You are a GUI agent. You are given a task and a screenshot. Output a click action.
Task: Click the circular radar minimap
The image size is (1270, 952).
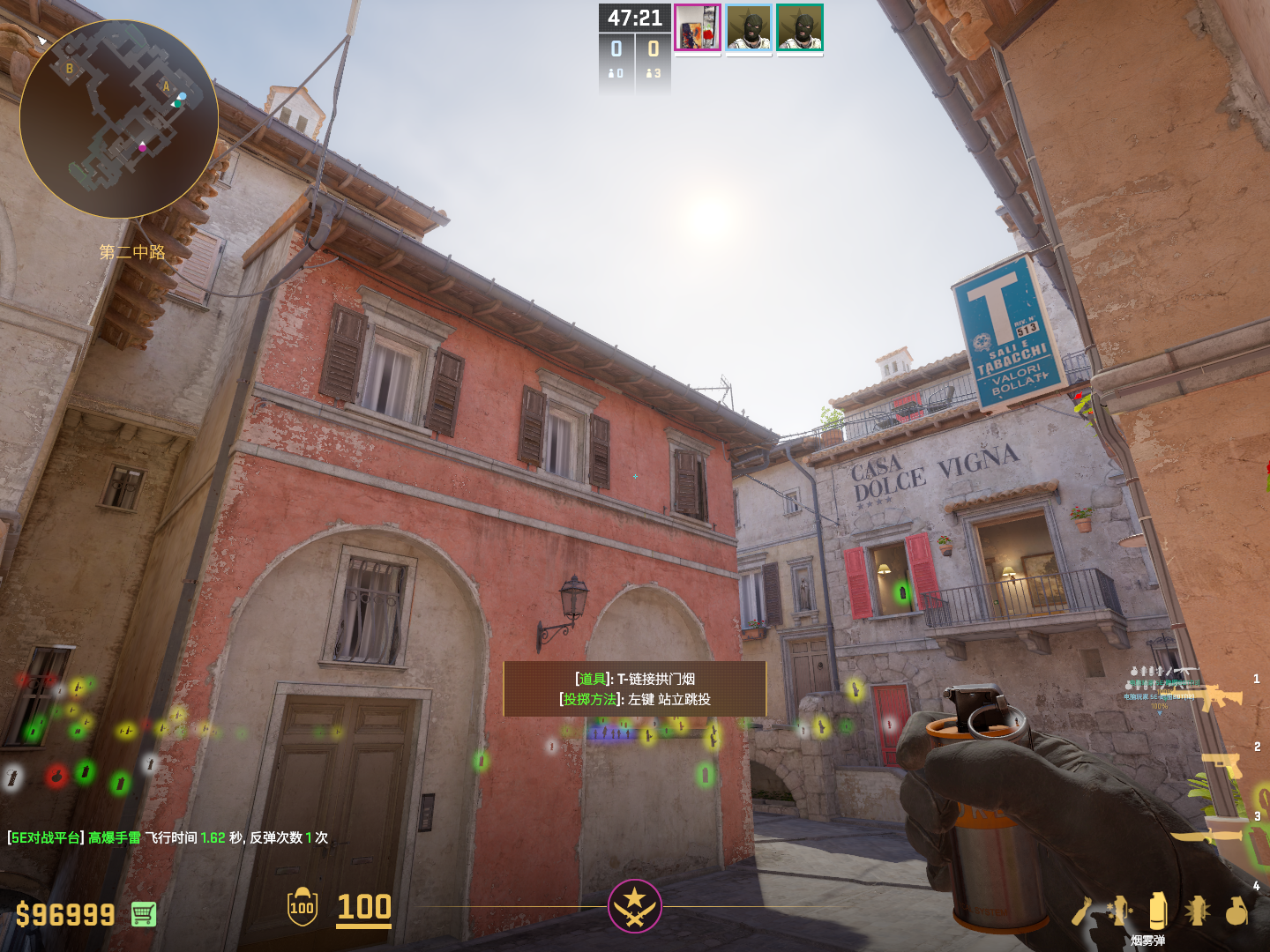(118, 119)
